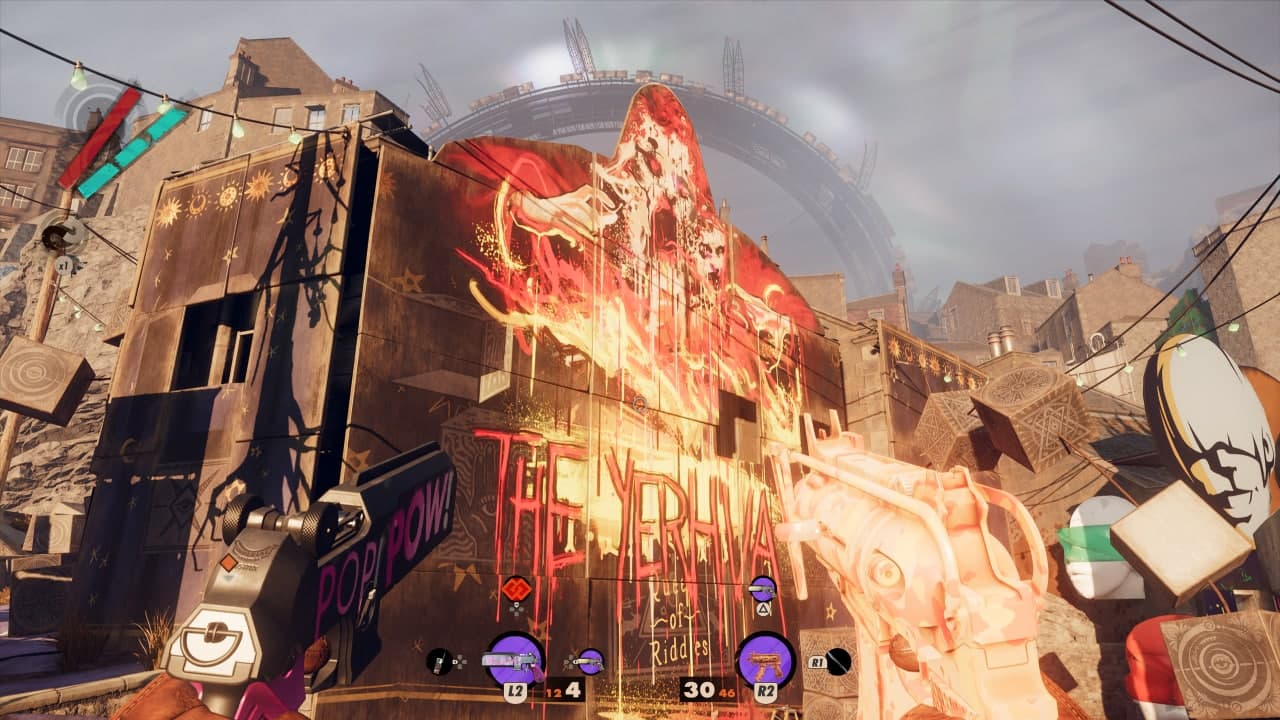Select the small purple gun icon beside the left weapon
Viewport: 1280px width, 720px height.
coord(591,660)
